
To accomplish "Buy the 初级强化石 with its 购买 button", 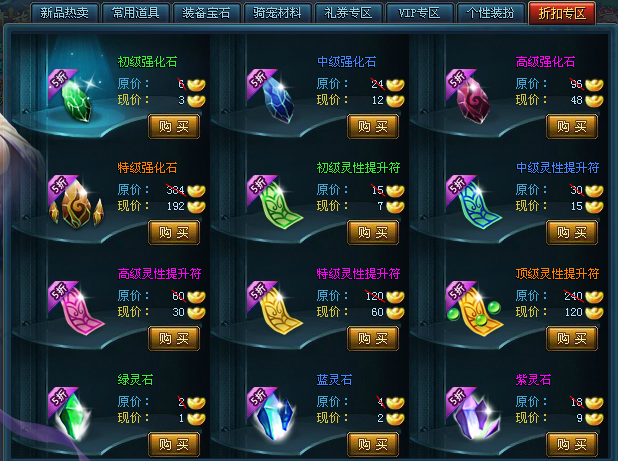I will coord(174,127).
